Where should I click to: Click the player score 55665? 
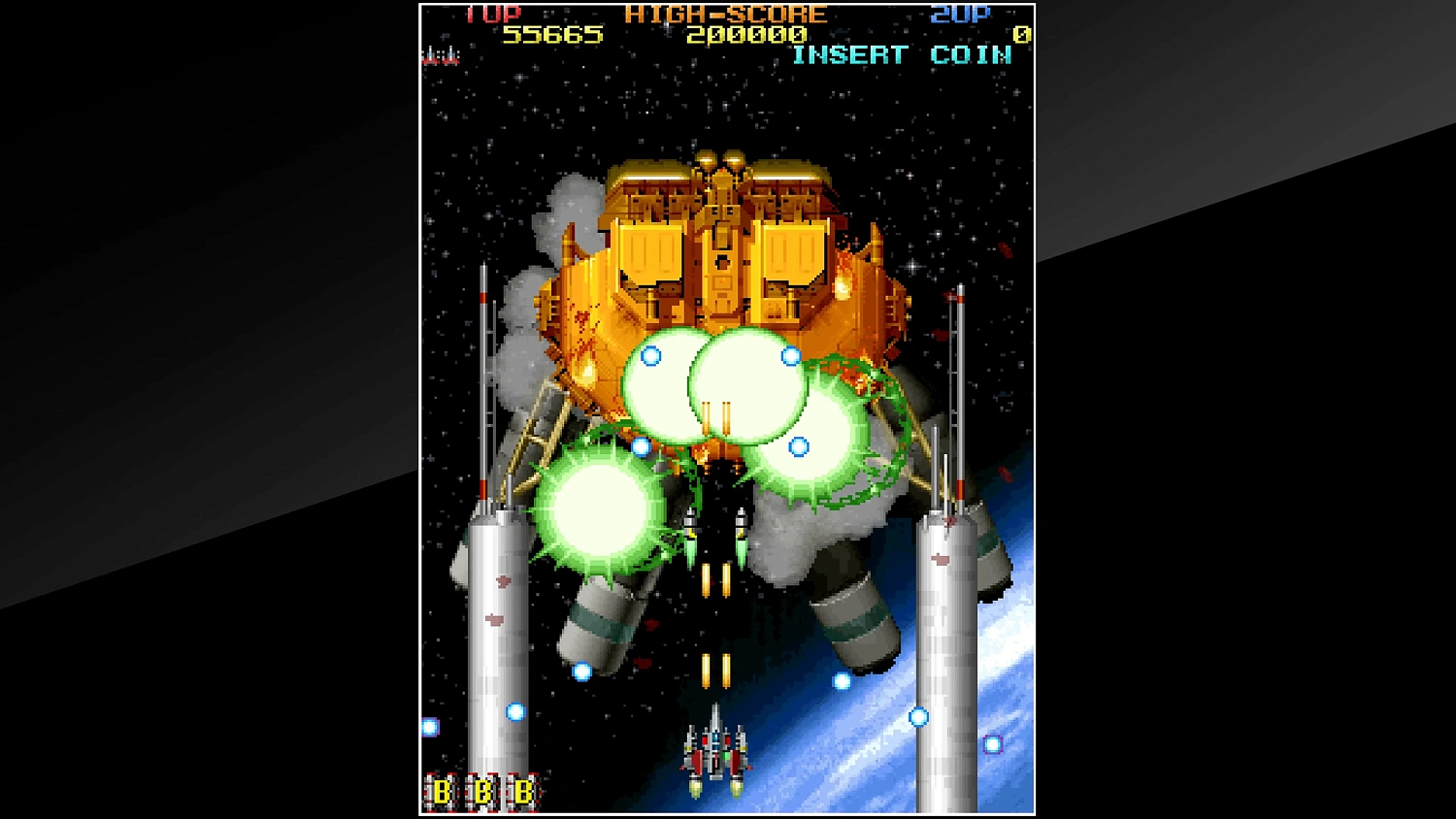[554, 34]
